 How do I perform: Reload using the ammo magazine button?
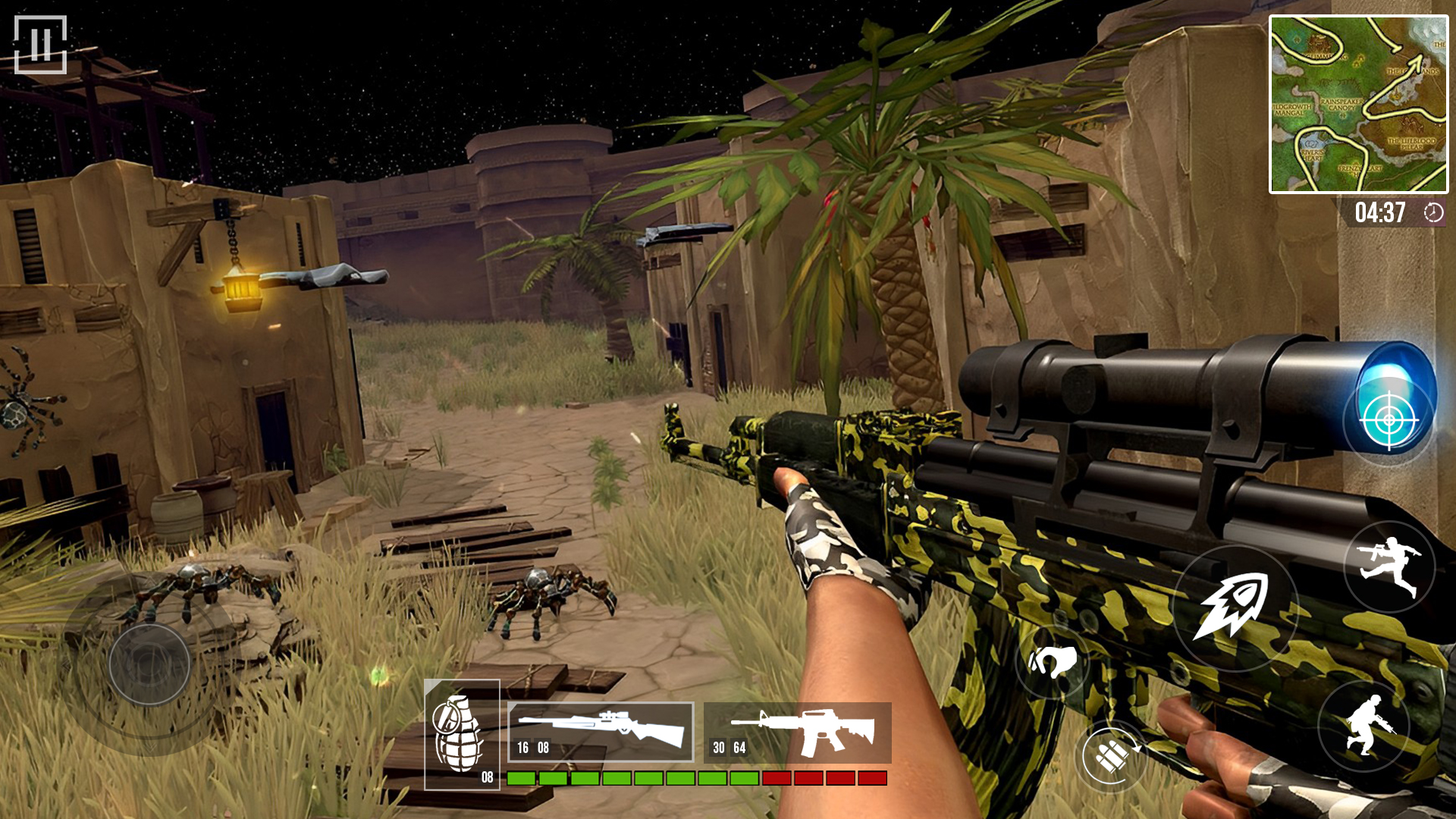click(x=1111, y=755)
